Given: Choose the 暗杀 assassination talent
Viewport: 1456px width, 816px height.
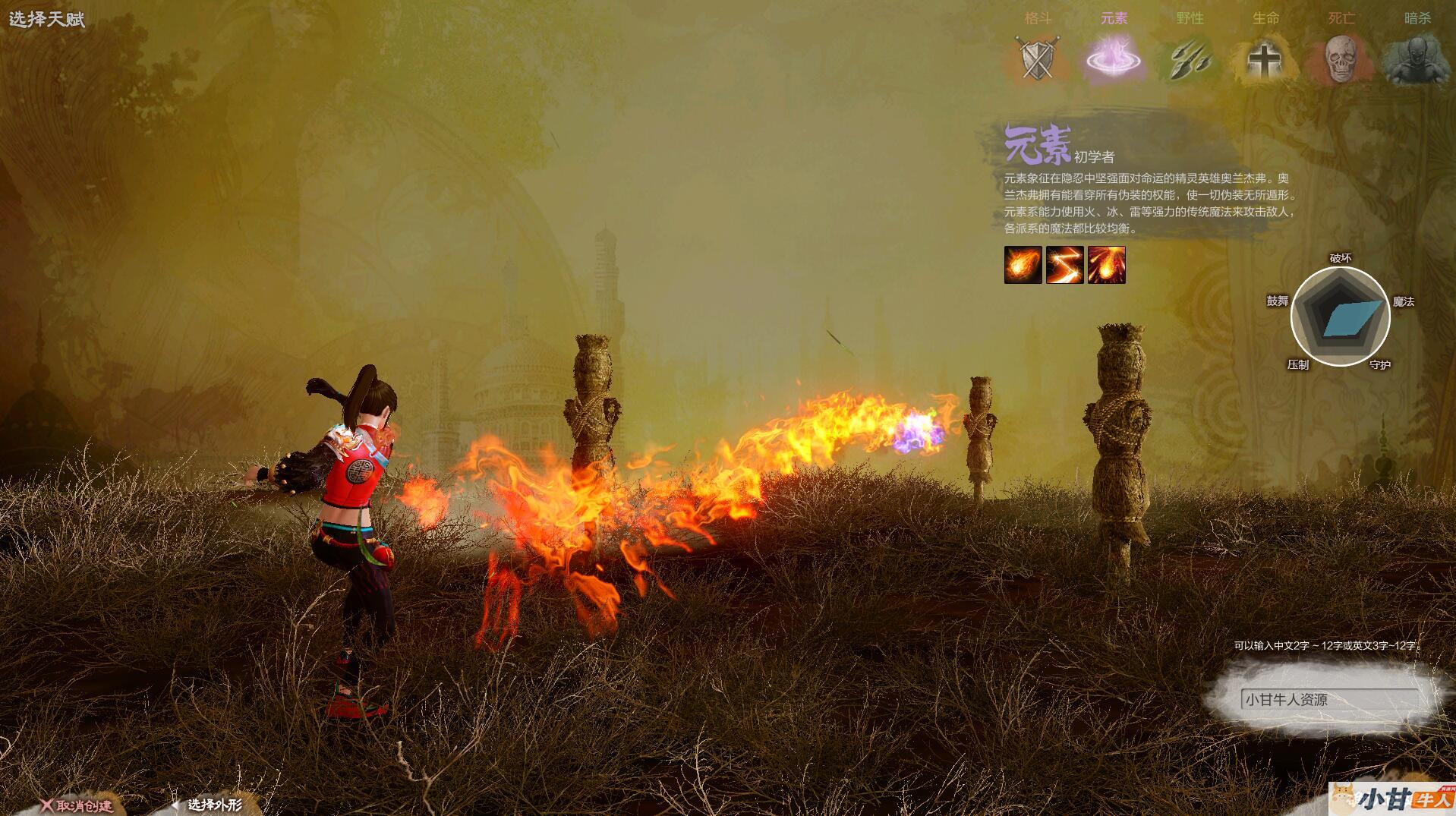Looking at the screenshot, I should (1417, 58).
